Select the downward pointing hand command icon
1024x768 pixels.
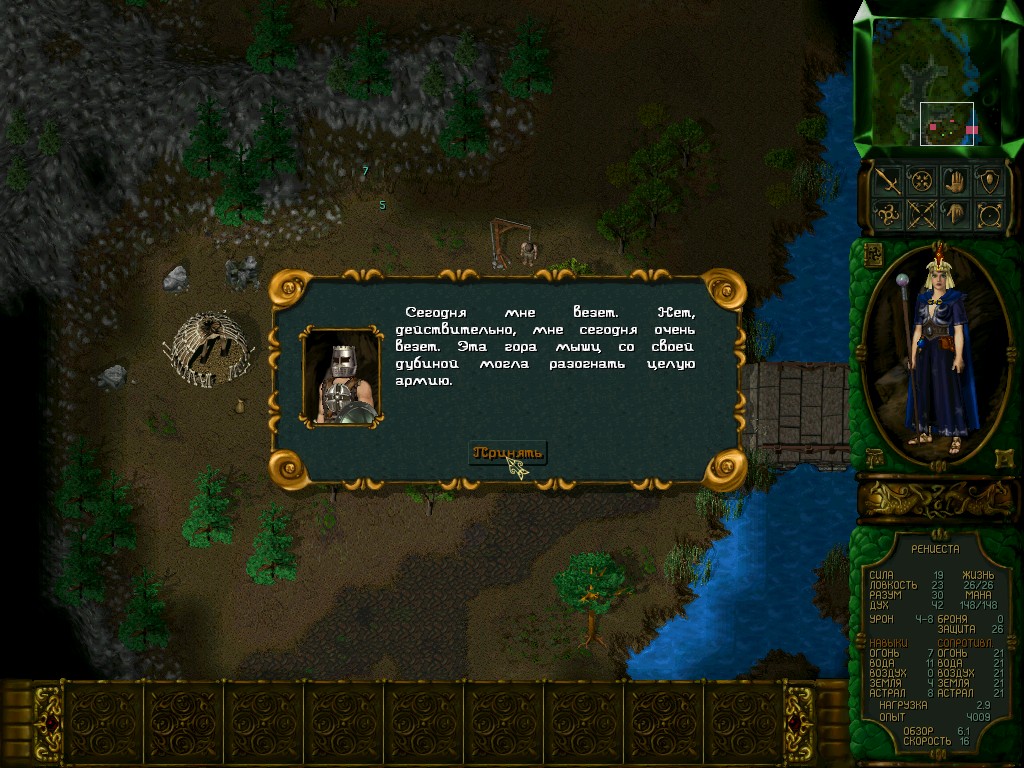(x=956, y=214)
